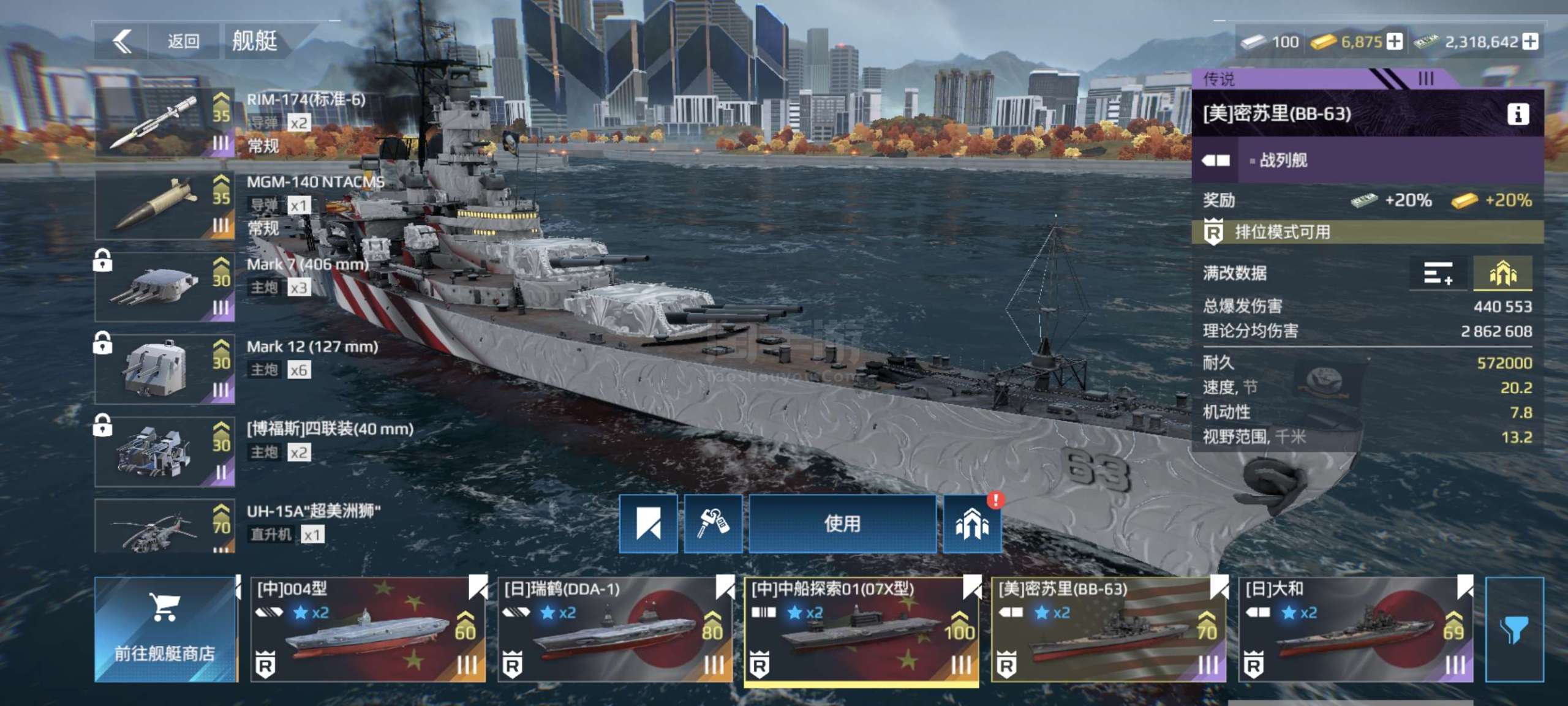
Task: Choose the Mark 7 (406 mm) main gun
Action: point(164,287)
